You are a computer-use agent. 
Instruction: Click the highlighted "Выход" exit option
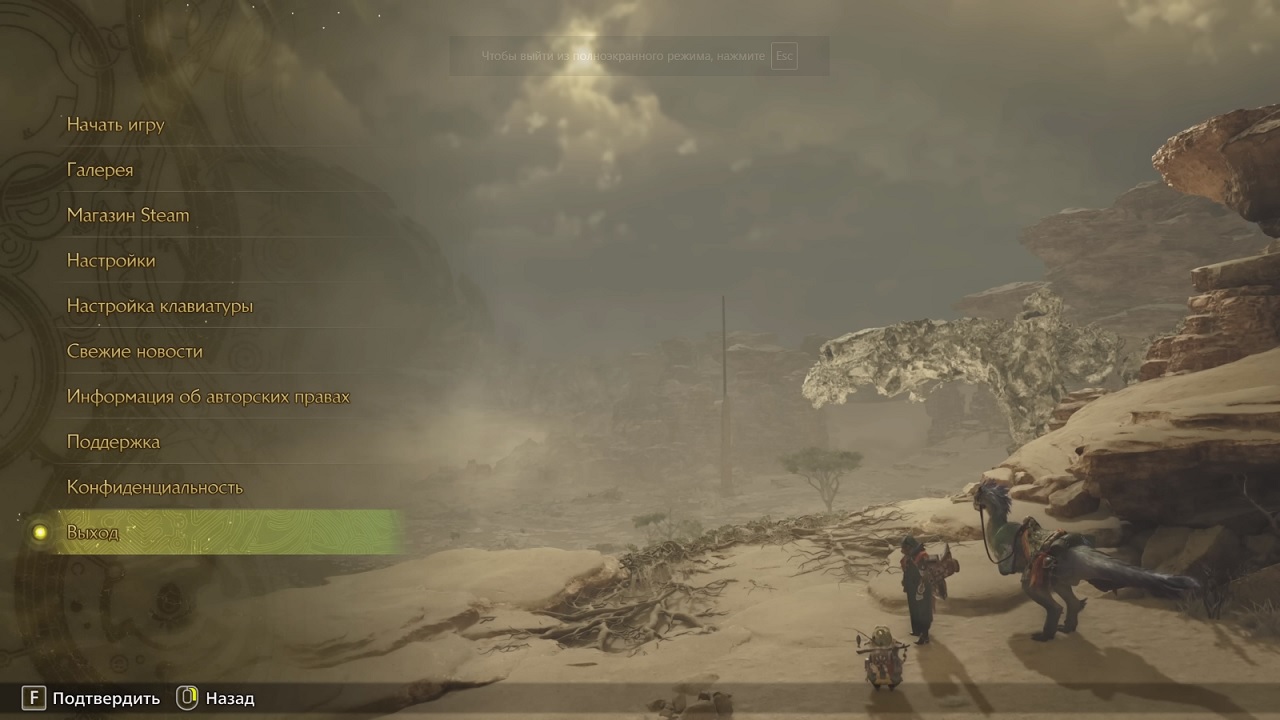point(93,532)
